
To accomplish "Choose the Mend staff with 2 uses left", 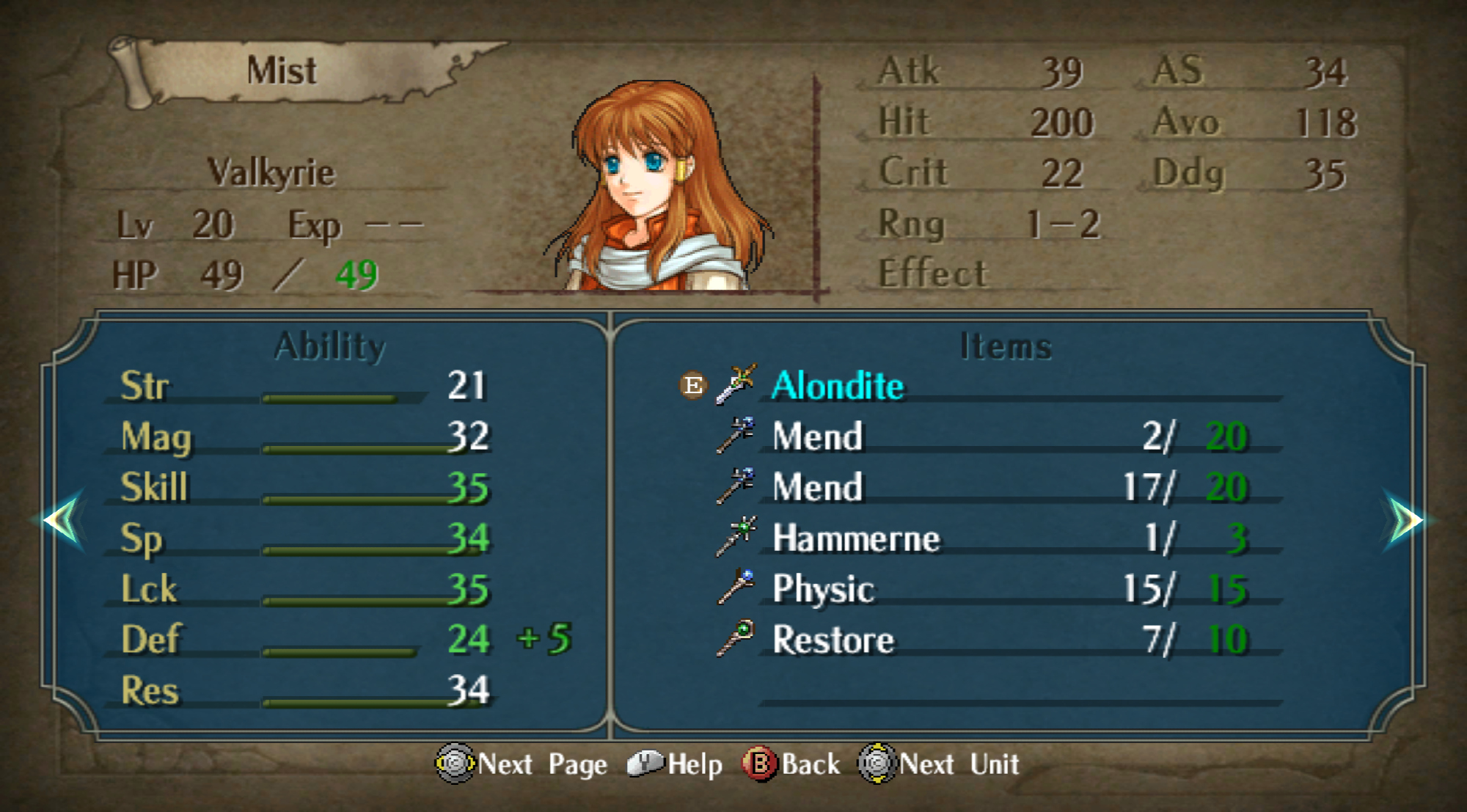I will point(818,437).
